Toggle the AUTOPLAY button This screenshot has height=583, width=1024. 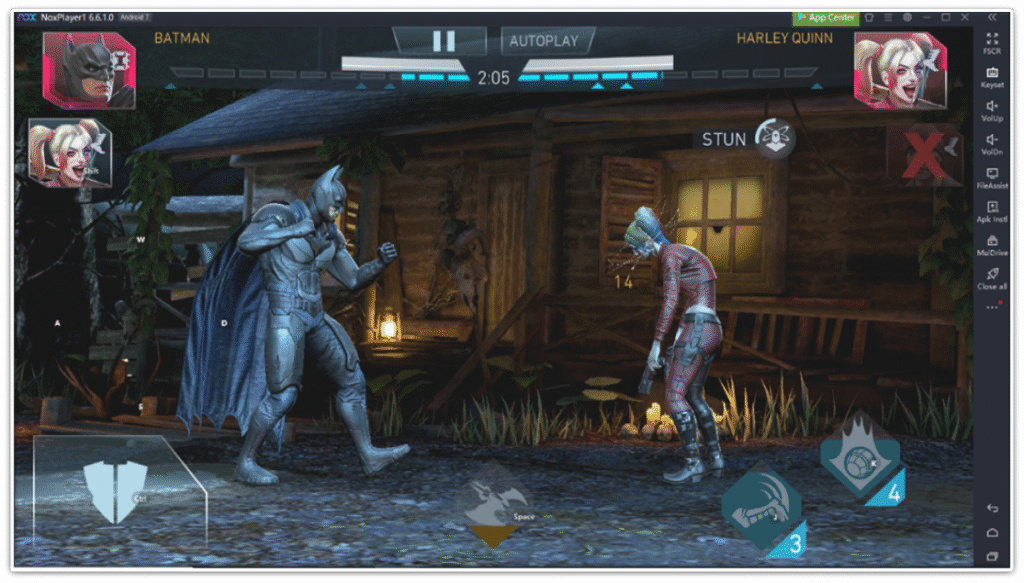(x=544, y=41)
